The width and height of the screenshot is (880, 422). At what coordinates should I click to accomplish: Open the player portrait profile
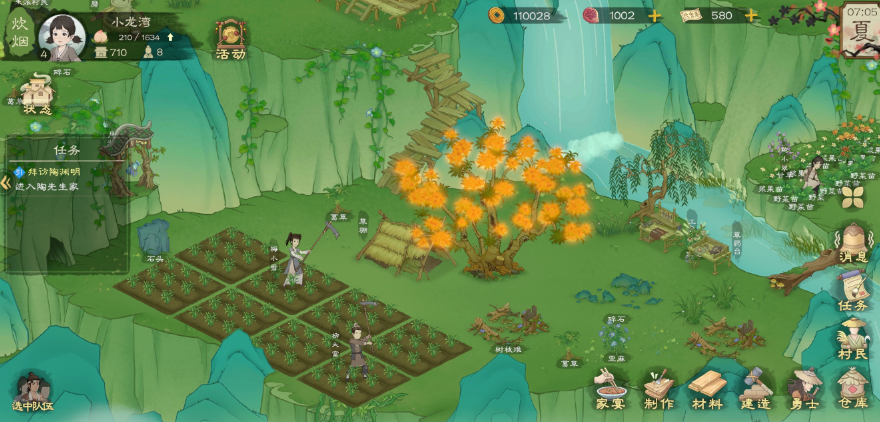[x=60, y=37]
